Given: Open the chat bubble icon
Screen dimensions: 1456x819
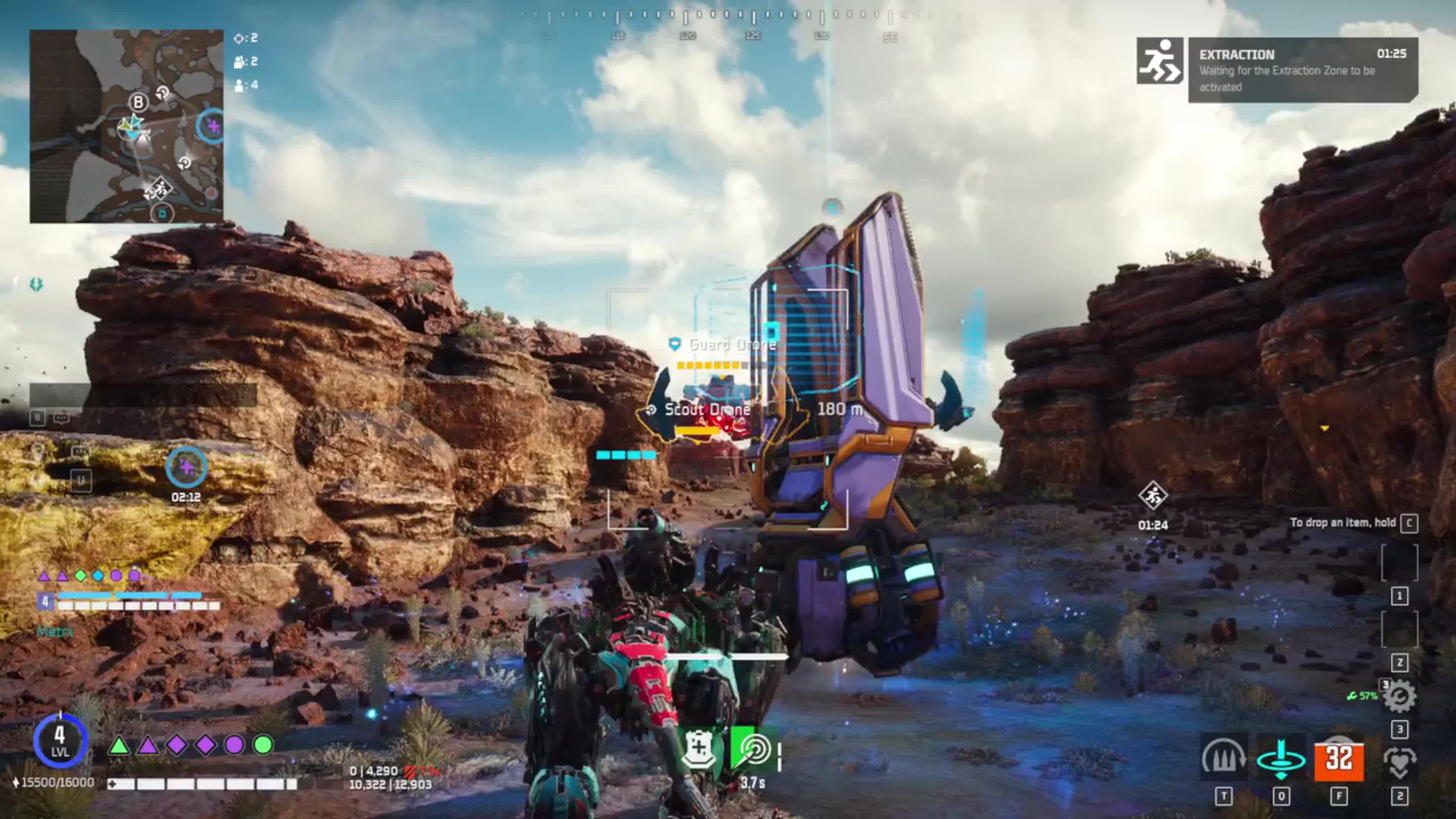Looking at the screenshot, I should tap(61, 418).
